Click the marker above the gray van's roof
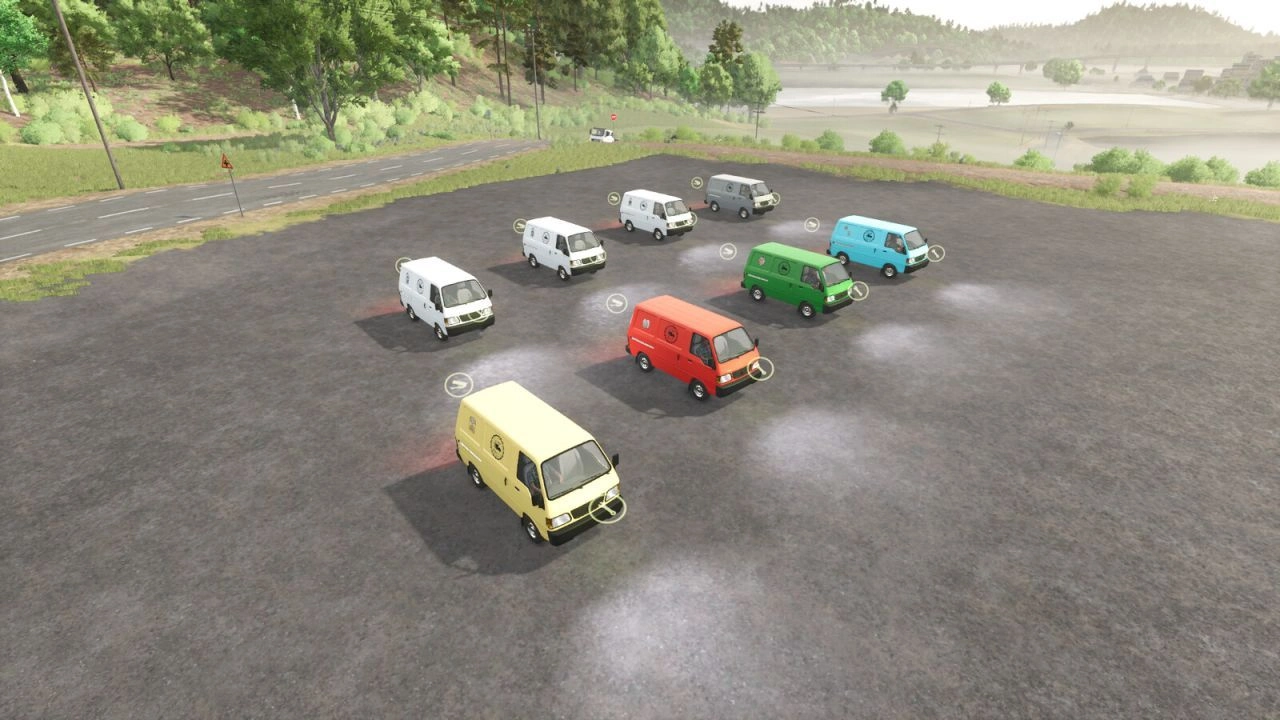Screen dimensions: 1280x720 (x=697, y=183)
